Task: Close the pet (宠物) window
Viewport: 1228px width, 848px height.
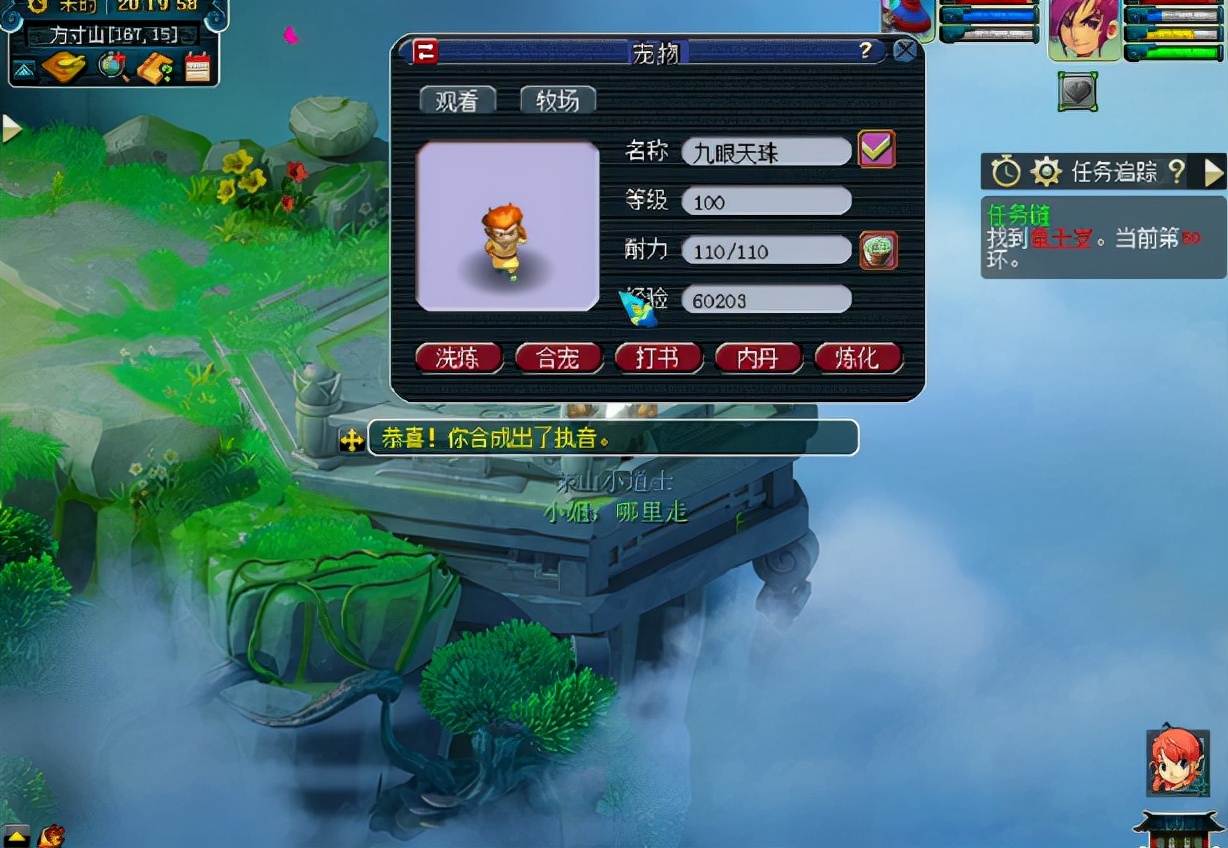Action: point(905,51)
